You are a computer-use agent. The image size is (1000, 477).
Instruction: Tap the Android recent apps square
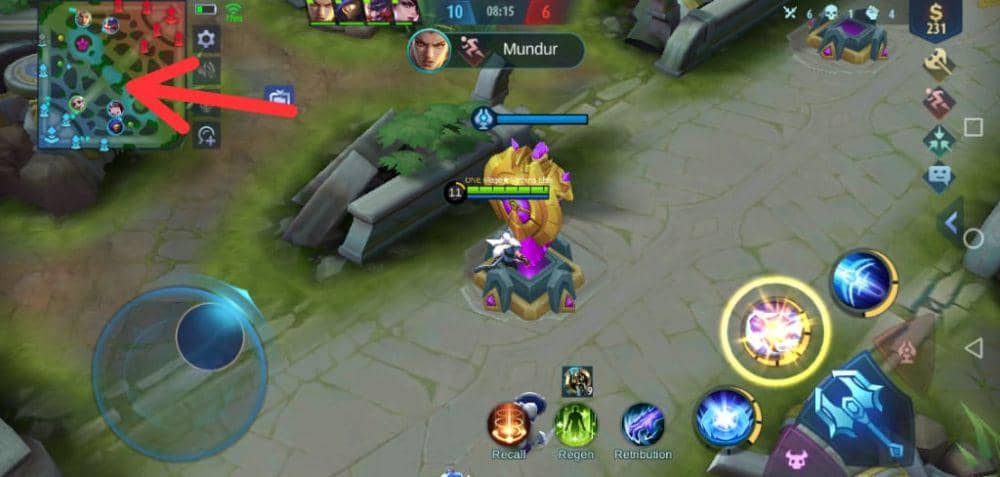pos(973,128)
